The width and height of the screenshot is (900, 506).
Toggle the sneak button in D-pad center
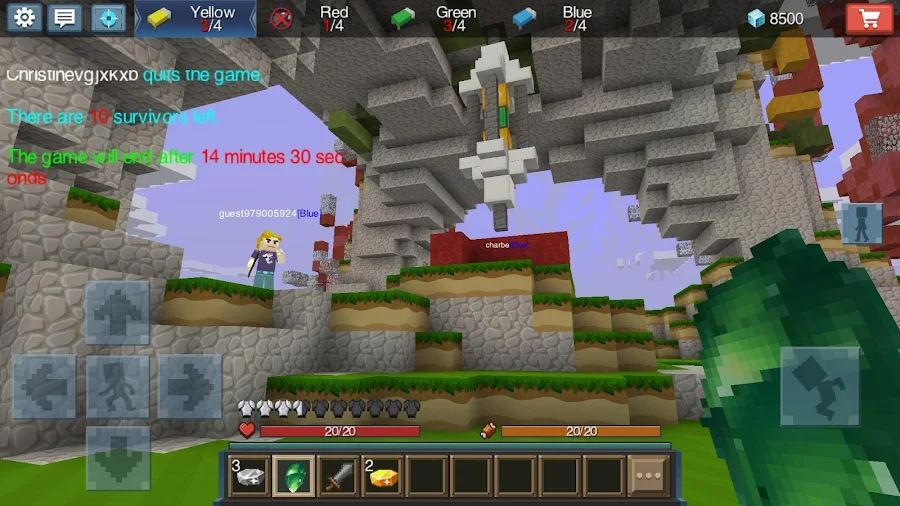coord(117,386)
